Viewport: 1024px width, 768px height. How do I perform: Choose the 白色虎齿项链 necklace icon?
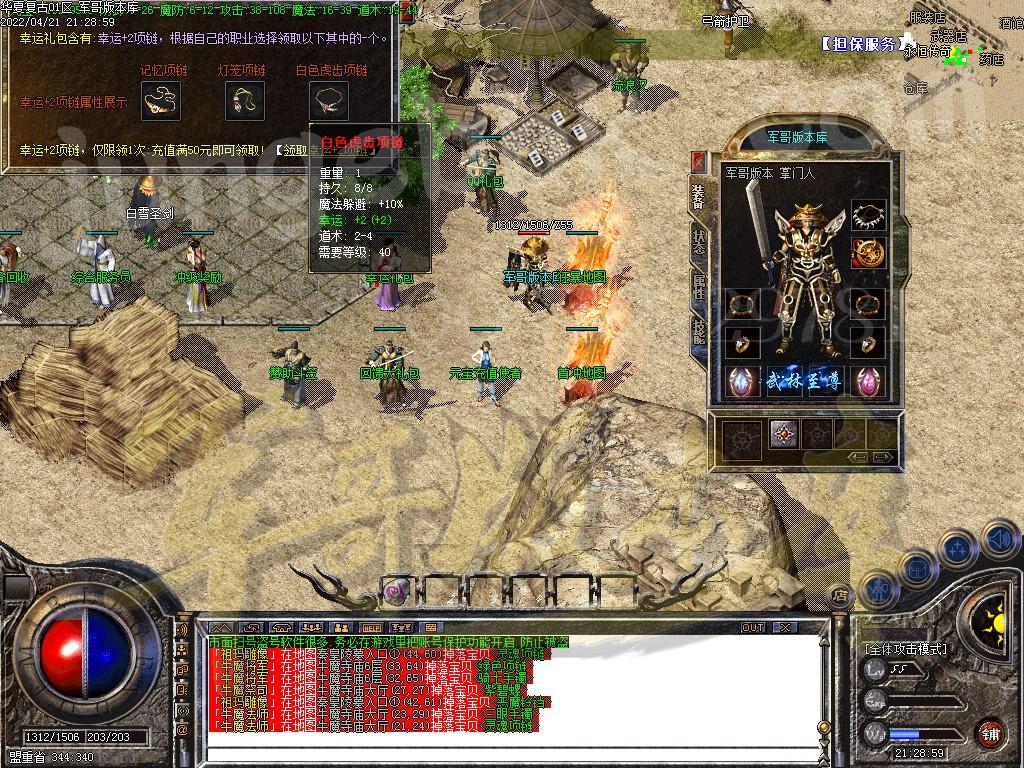point(328,100)
